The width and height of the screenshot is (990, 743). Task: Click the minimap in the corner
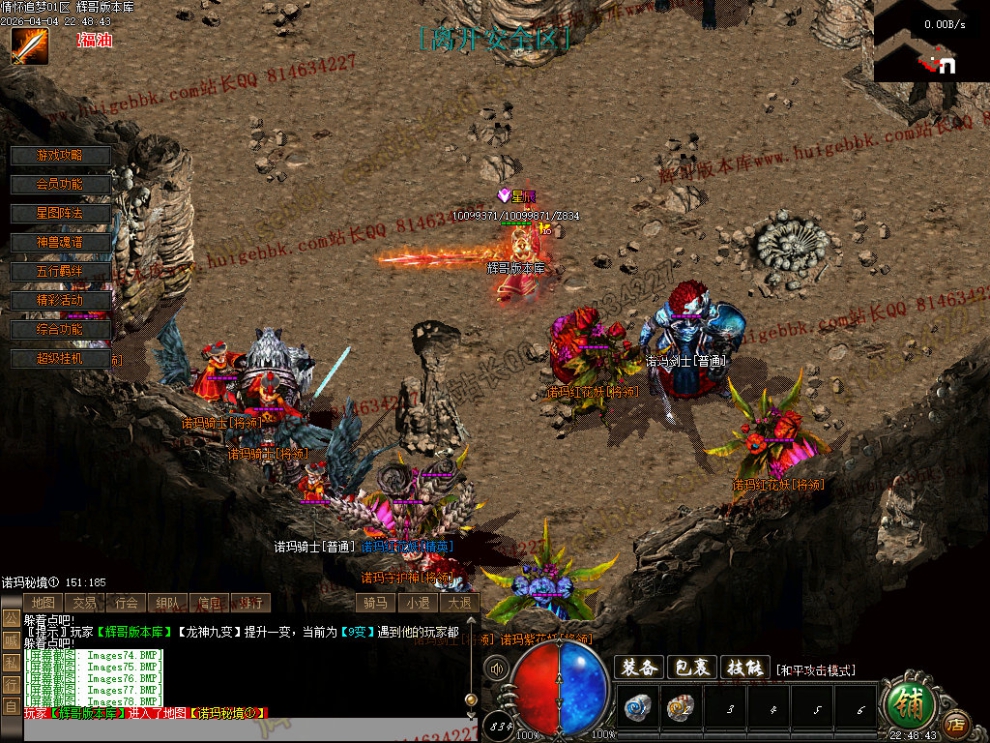coord(931,40)
